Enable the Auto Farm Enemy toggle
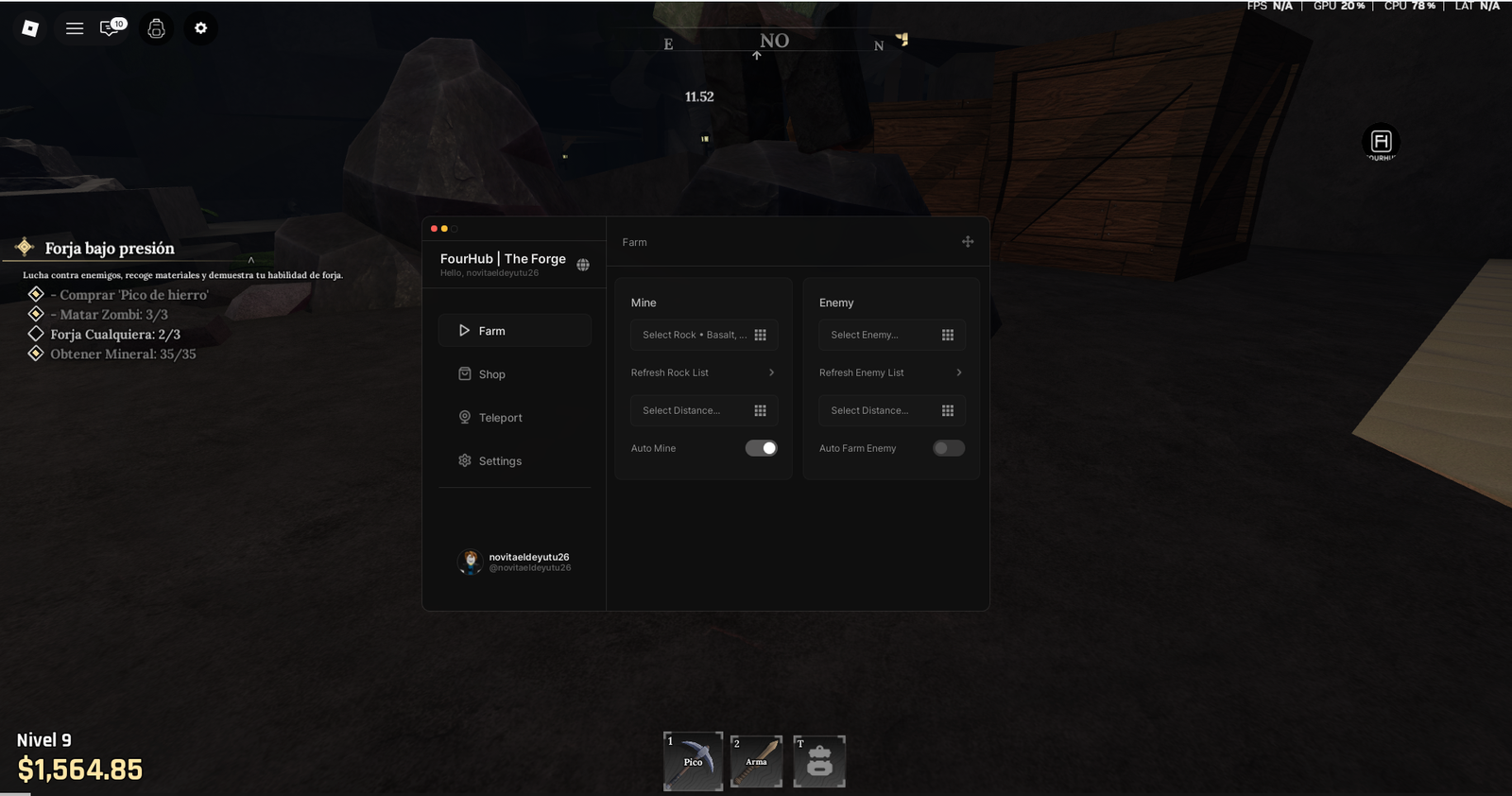 (948, 447)
